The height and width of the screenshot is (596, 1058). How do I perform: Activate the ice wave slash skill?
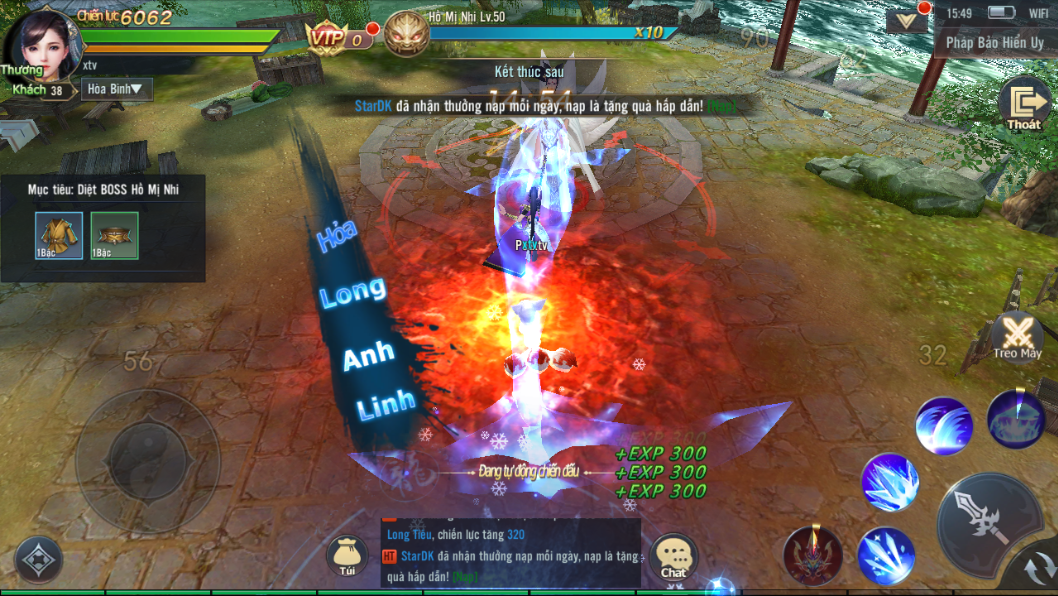(943, 426)
